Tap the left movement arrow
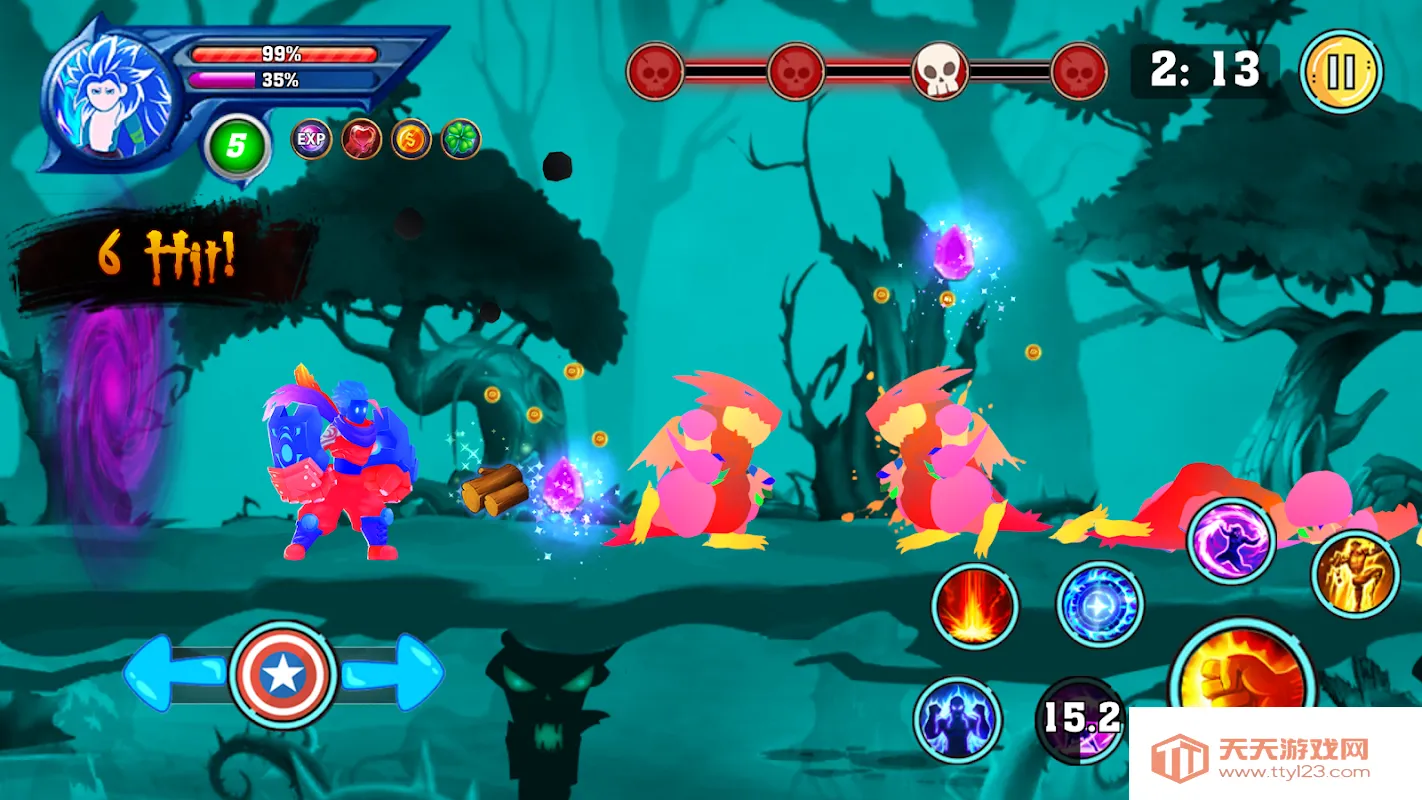Viewport: 1422px width, 800px height. 170,673
